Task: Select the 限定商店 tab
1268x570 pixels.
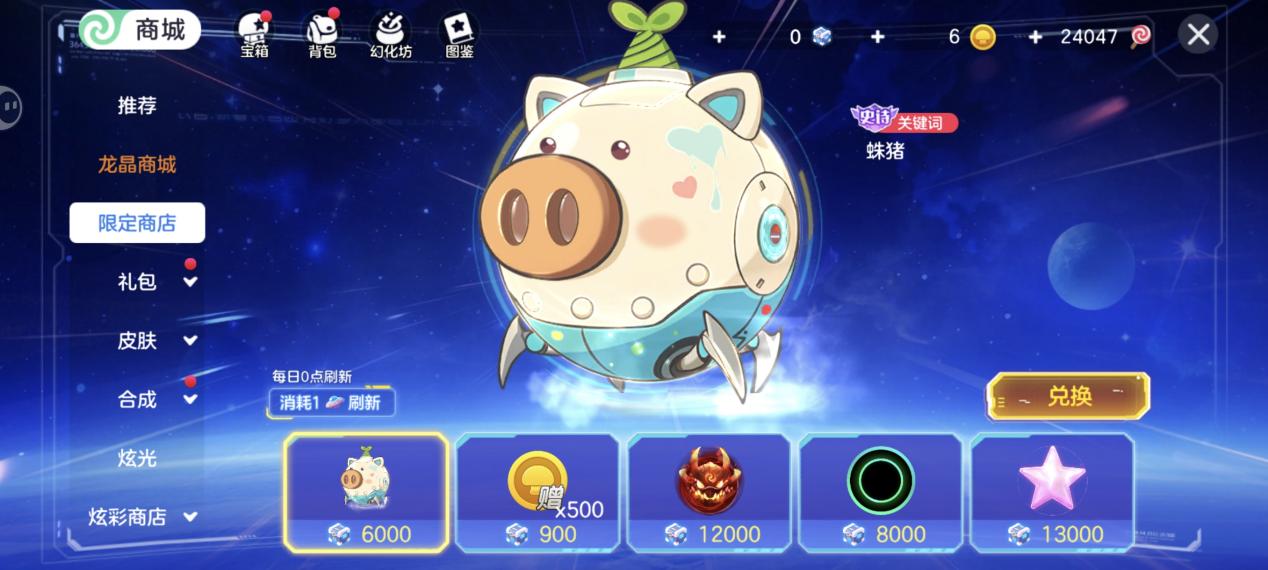Action: click(x=137, y=223)
